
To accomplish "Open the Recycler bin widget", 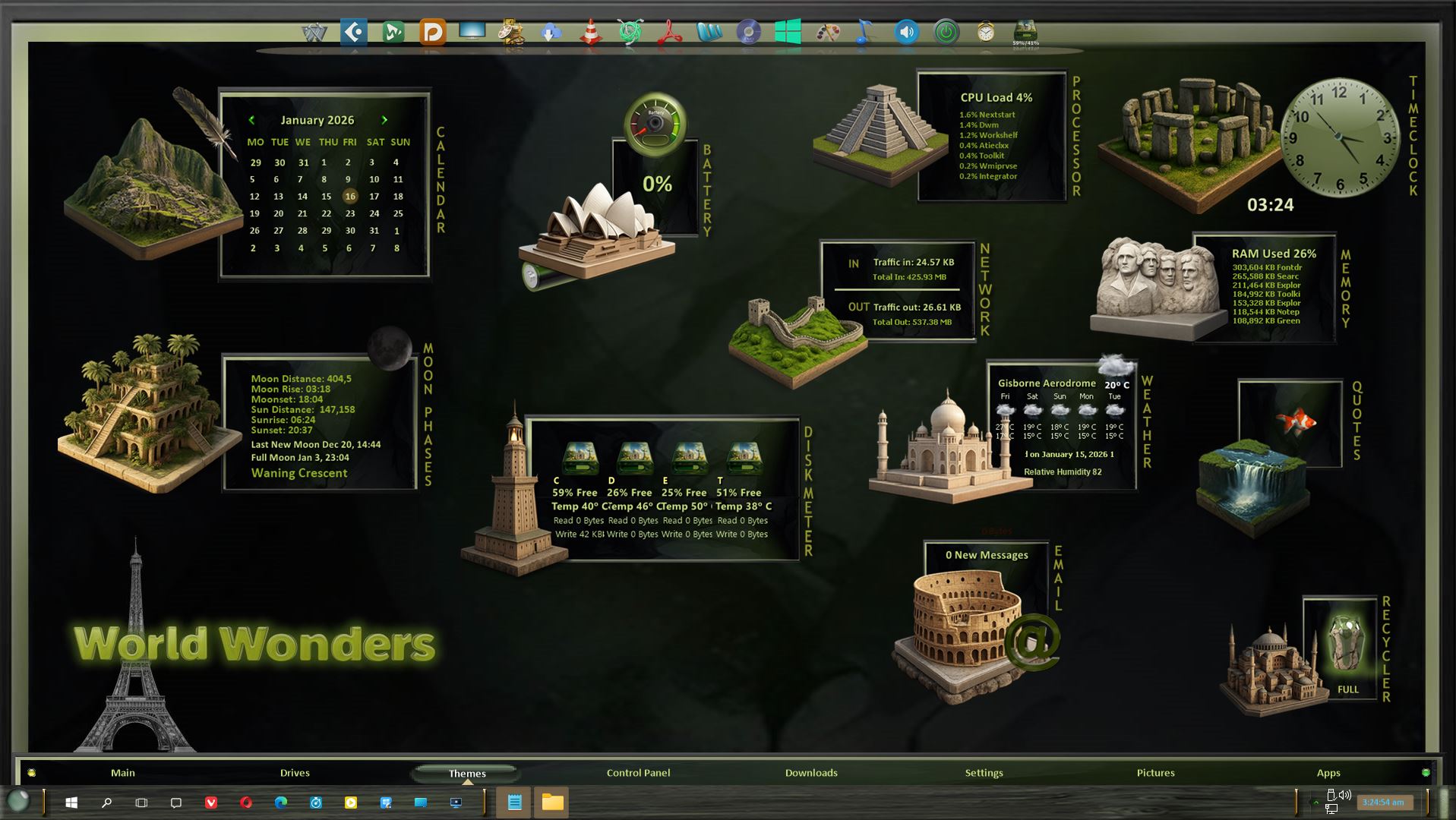I will [1346, 645].
